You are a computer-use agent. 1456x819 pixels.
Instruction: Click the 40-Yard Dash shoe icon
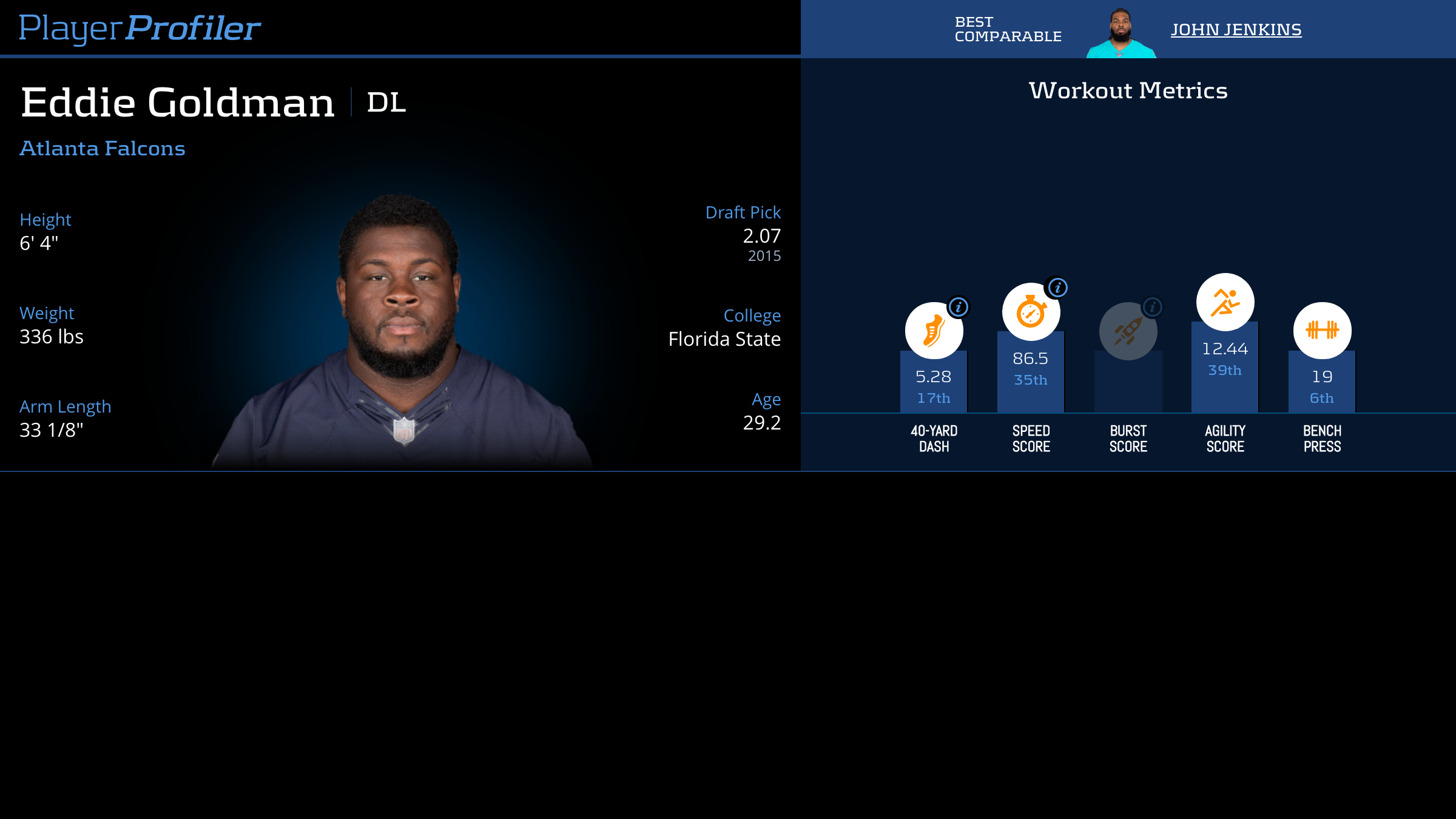point(934,331)
